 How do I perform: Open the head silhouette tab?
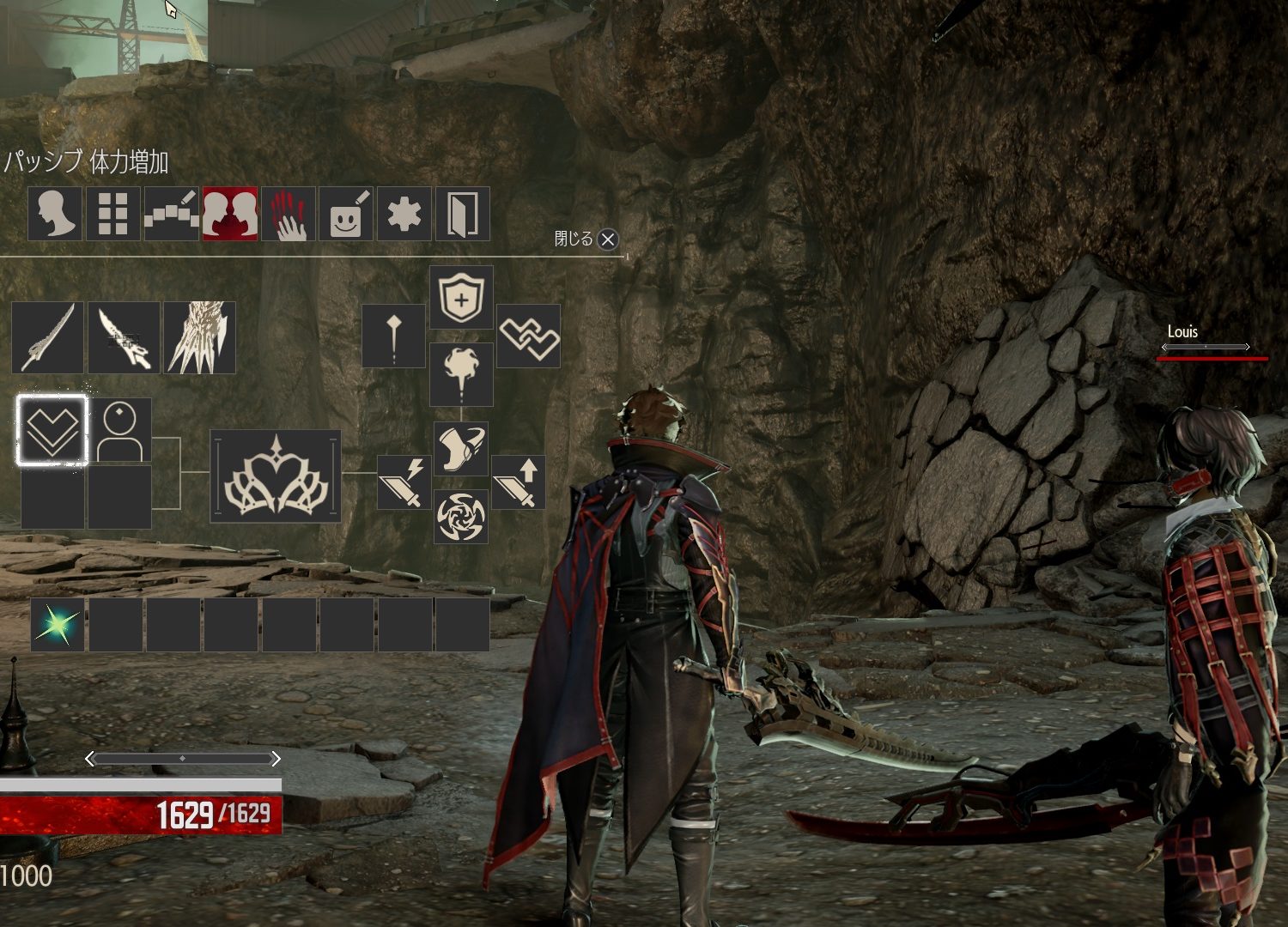[x=55, y=214]
